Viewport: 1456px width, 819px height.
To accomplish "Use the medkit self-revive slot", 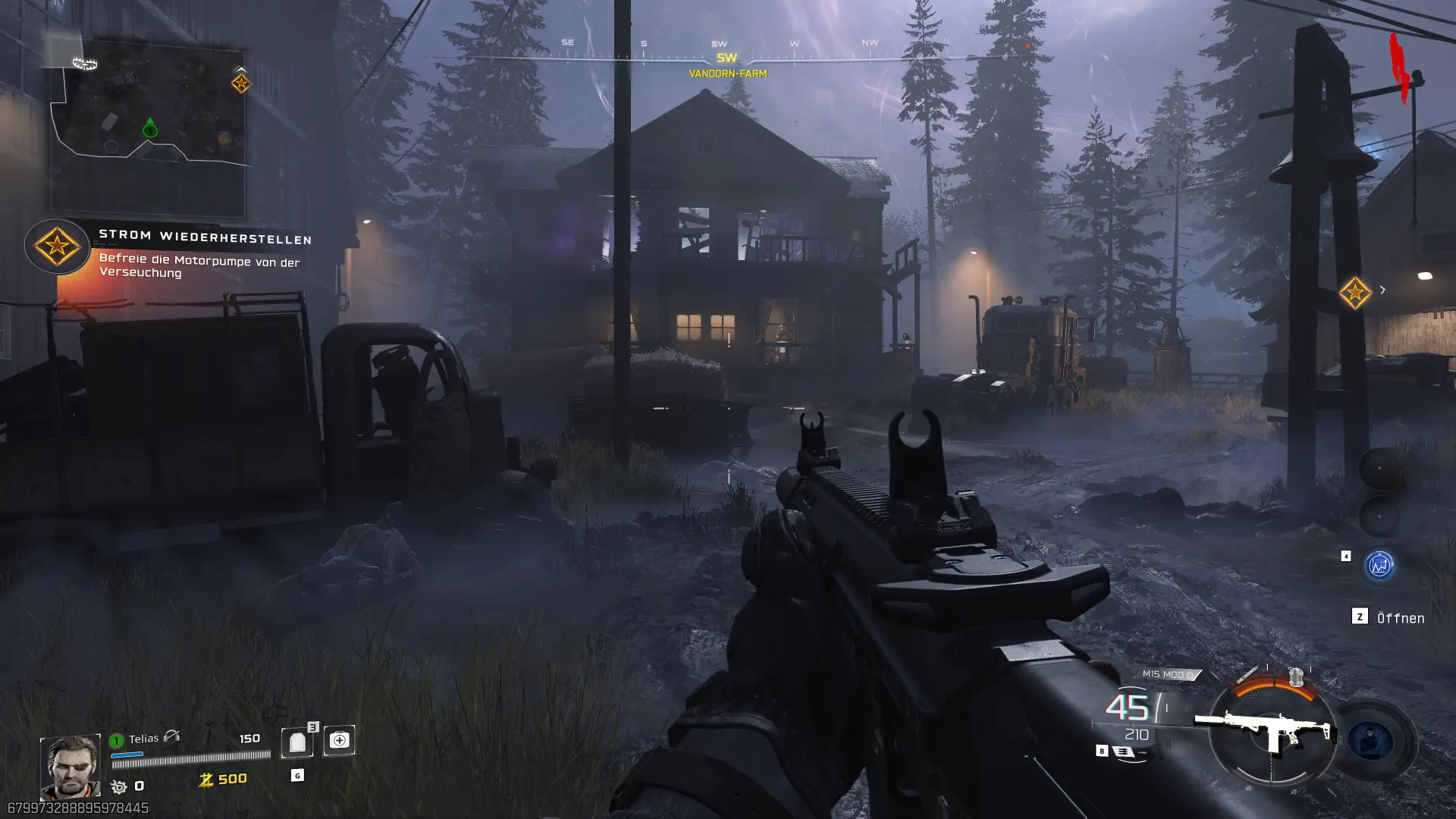I will point(339,740).
